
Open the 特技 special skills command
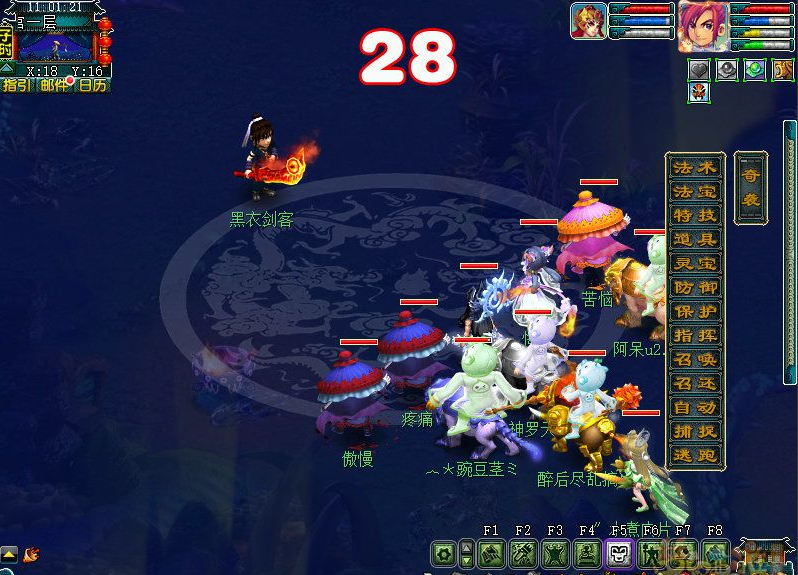pyautogui.click(x=695, y=216)
